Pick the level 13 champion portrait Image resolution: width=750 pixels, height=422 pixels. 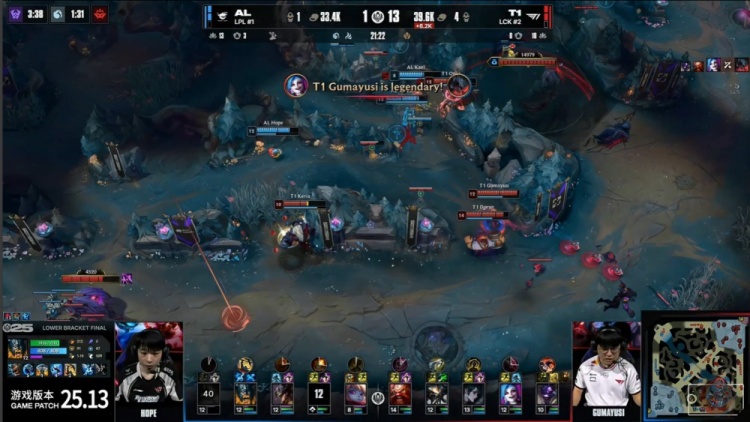click(x=473, y=393)
